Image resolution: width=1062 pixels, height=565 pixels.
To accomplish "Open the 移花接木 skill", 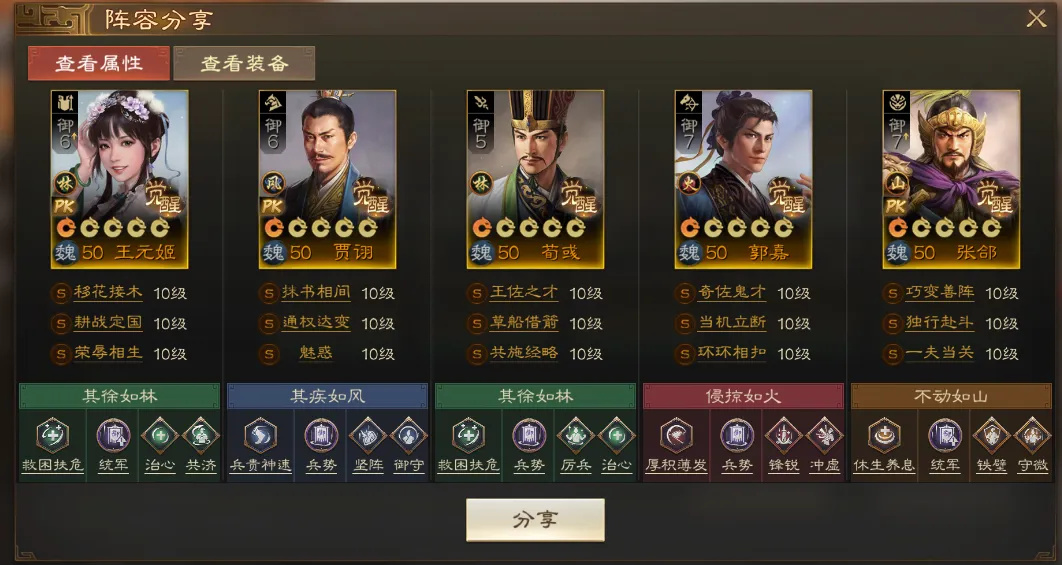I will [108, 294].
